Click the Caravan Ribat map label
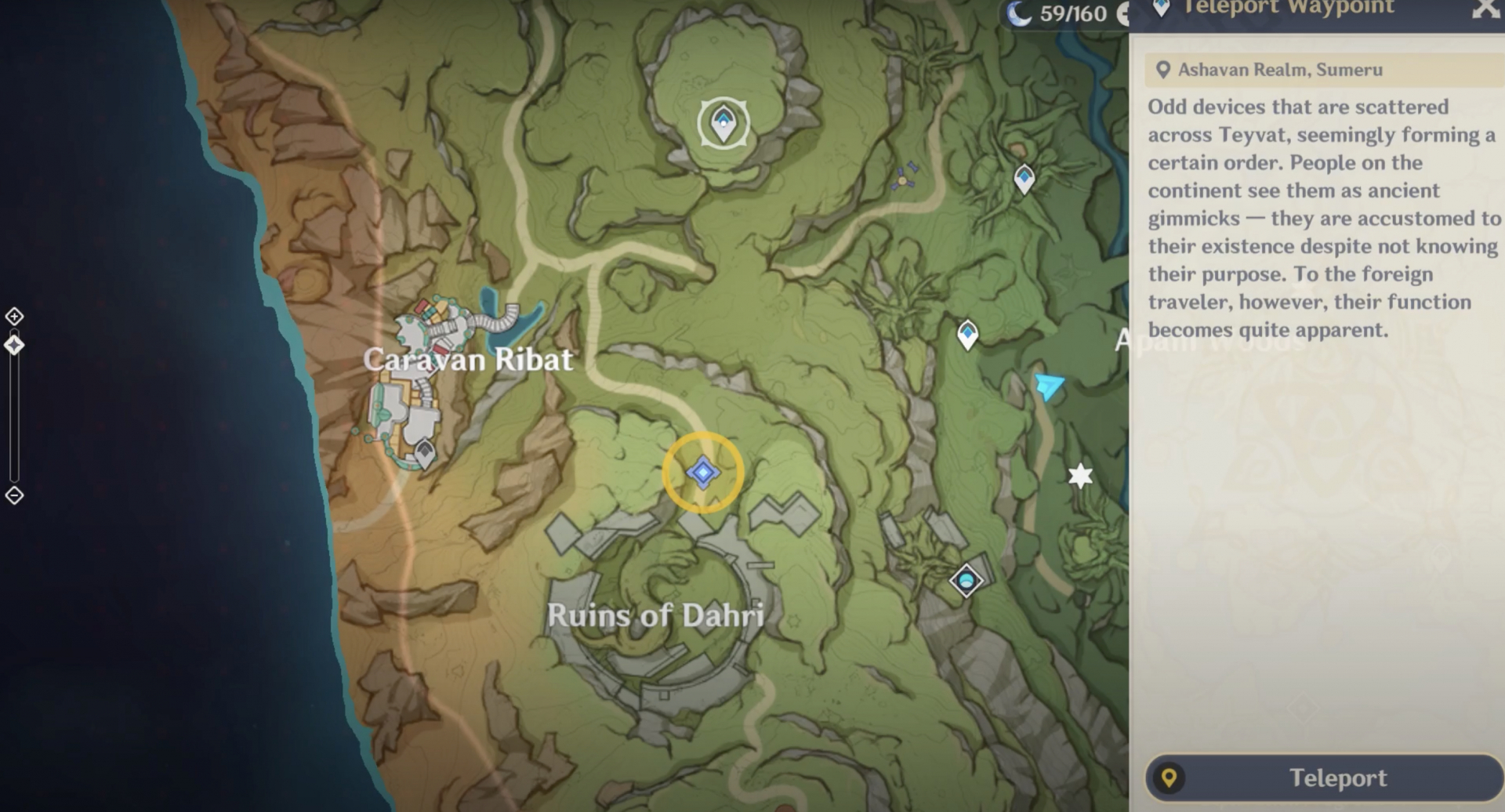The width and height of the screenshot is (1505, 812). [469, 360]
